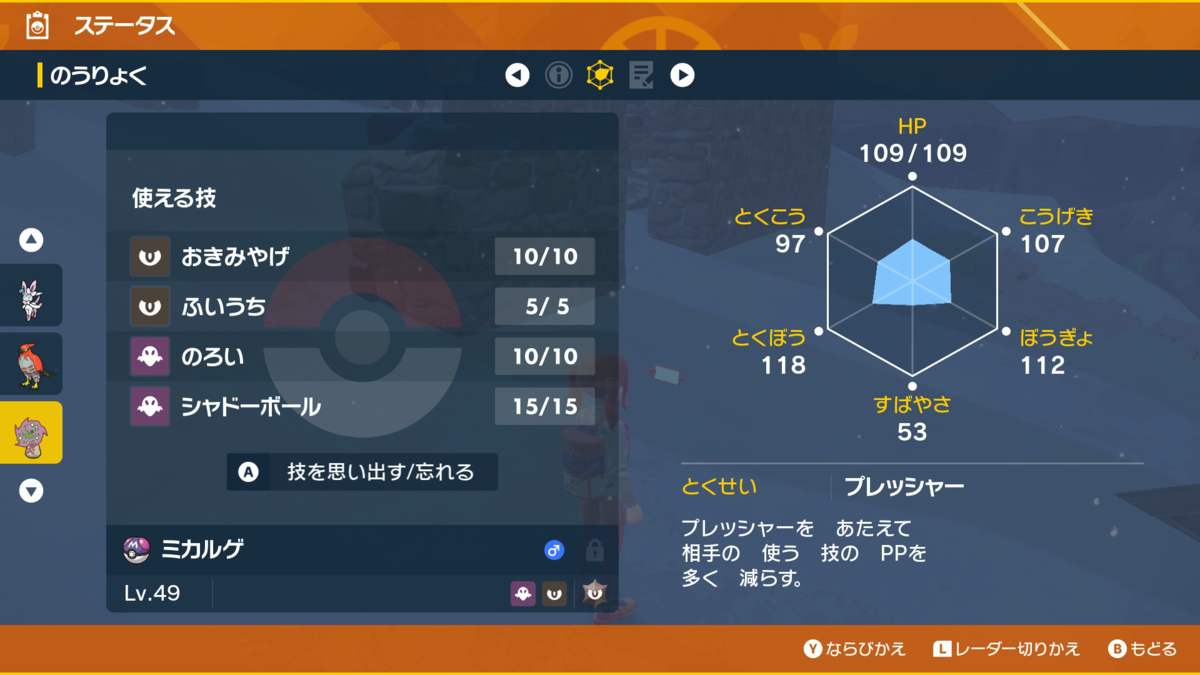This screenshot has height=675, width=1200.
Task: Move down the party list arrow
Action: (x=31, y=491)
